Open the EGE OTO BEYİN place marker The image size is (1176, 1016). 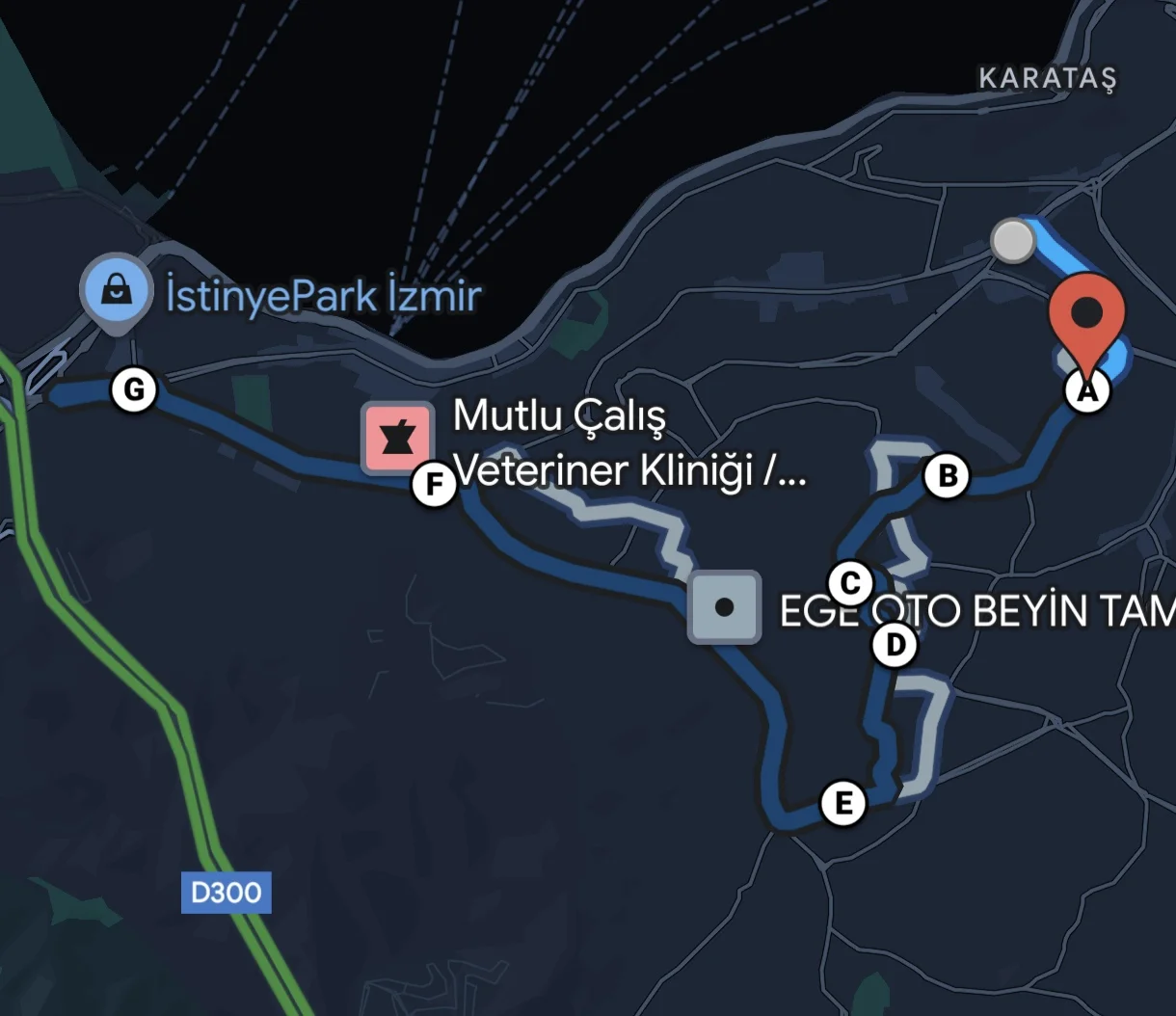click(724, 607)
